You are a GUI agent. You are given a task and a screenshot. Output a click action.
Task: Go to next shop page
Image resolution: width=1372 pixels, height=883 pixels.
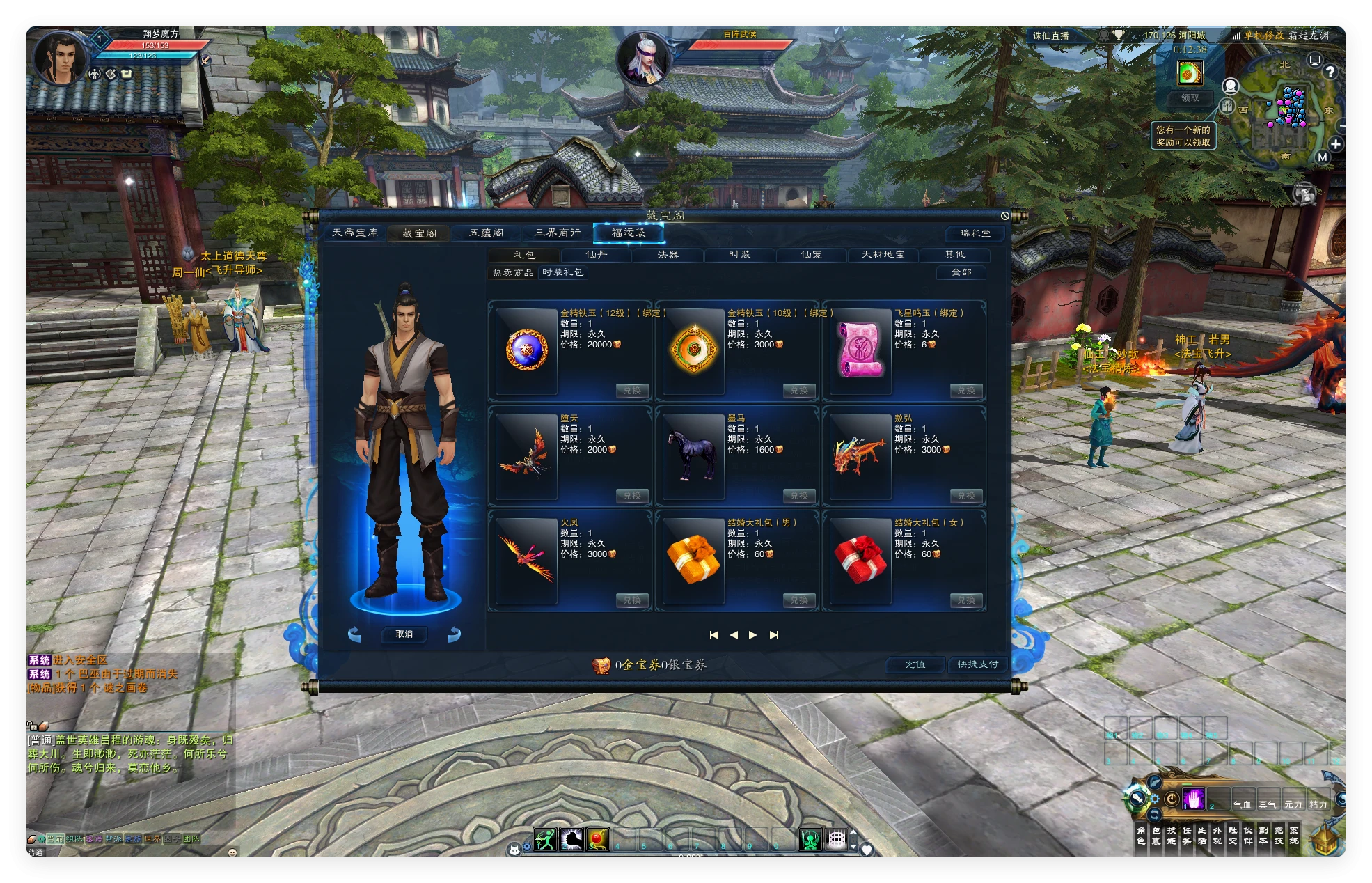point(752,635)
